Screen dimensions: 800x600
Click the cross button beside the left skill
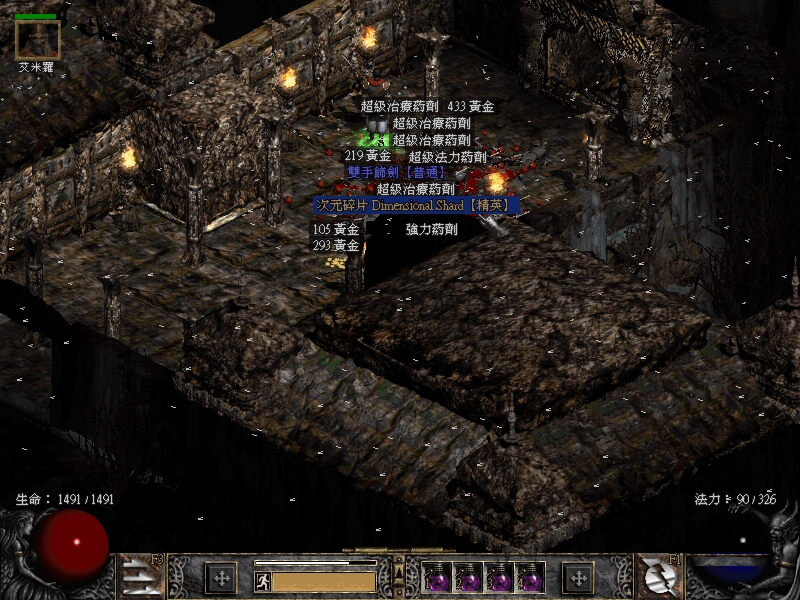tap(221, 577)
